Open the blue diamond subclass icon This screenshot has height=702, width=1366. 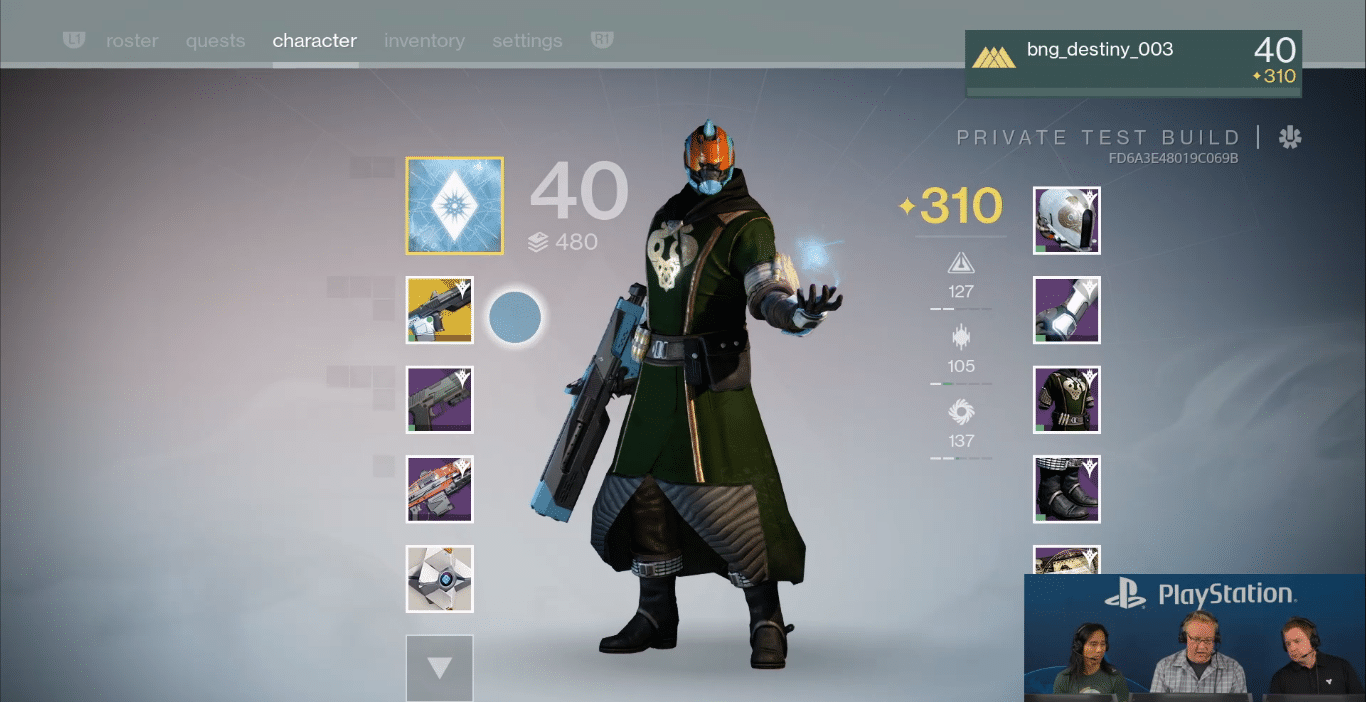(455, 206)
